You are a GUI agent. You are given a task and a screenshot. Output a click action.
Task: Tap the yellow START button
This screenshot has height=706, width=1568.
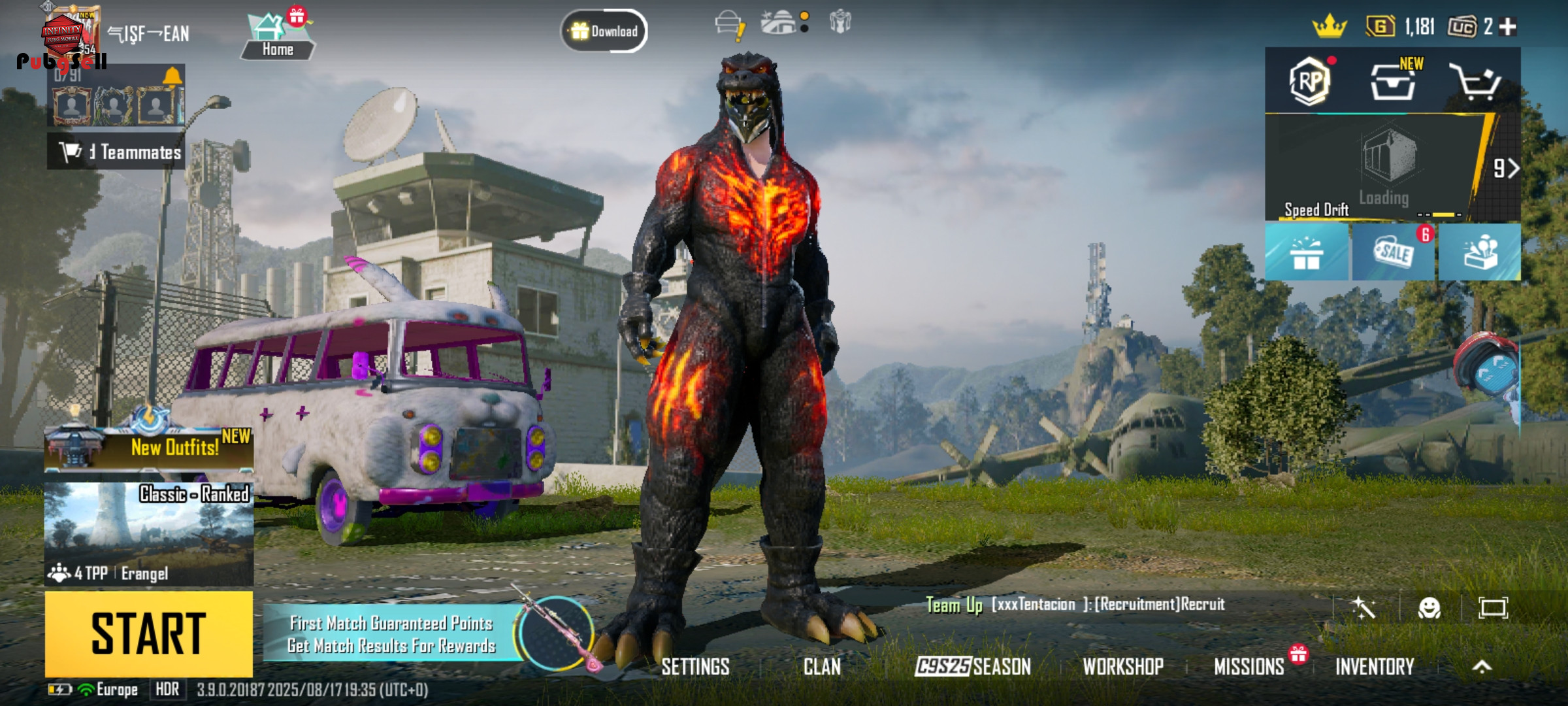(x=148, y=633)
